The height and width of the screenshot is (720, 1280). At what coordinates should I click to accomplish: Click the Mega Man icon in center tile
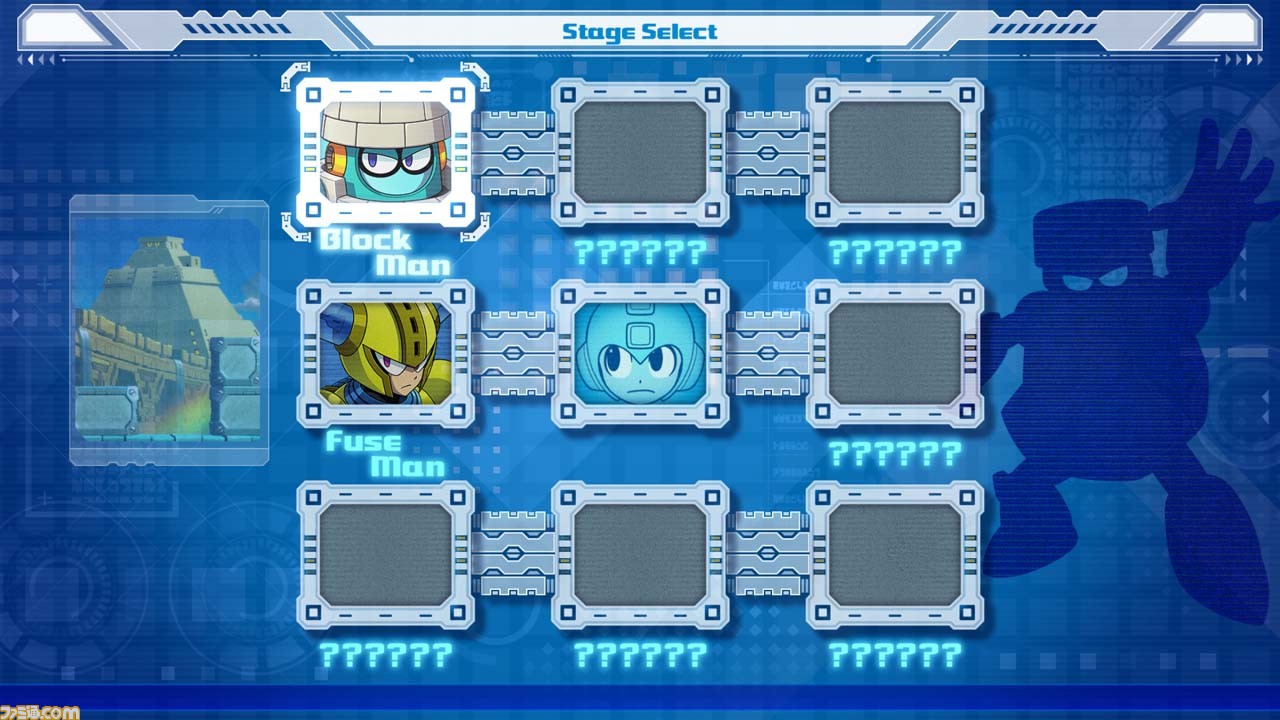pos(638,355)
